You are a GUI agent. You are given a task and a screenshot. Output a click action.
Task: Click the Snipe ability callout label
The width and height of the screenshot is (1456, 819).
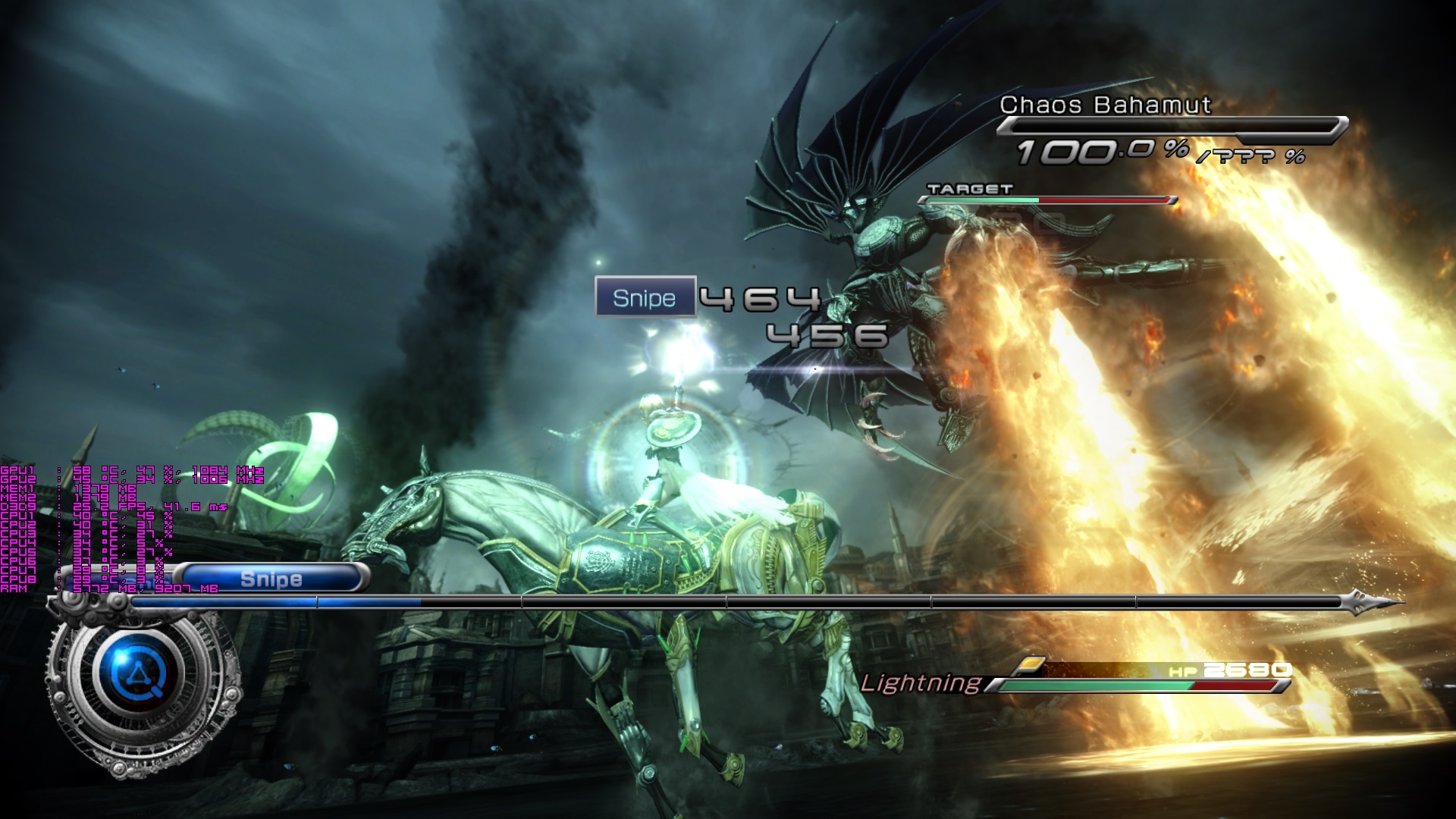645,297
